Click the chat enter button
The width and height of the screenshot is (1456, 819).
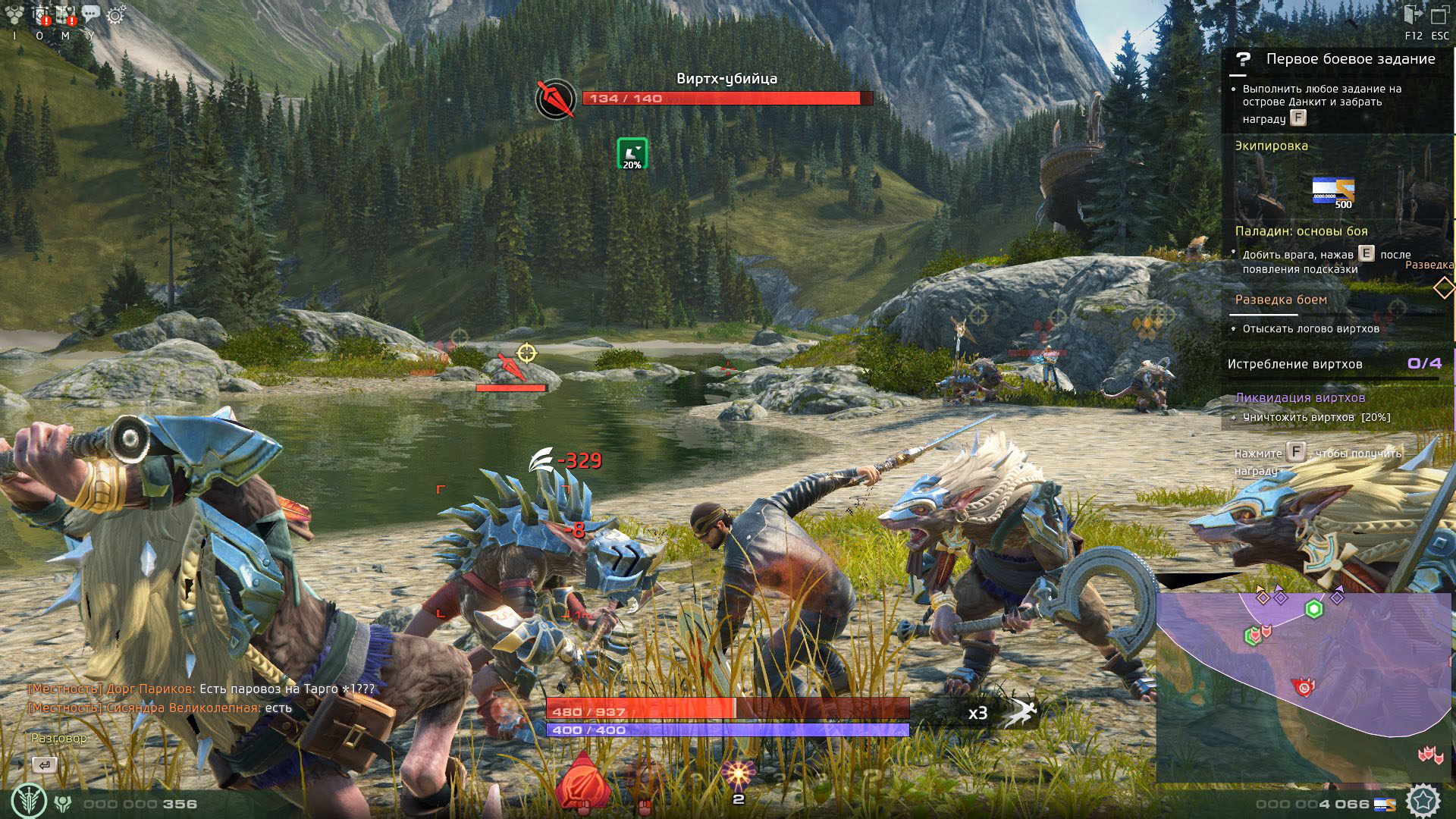point(44,765)
